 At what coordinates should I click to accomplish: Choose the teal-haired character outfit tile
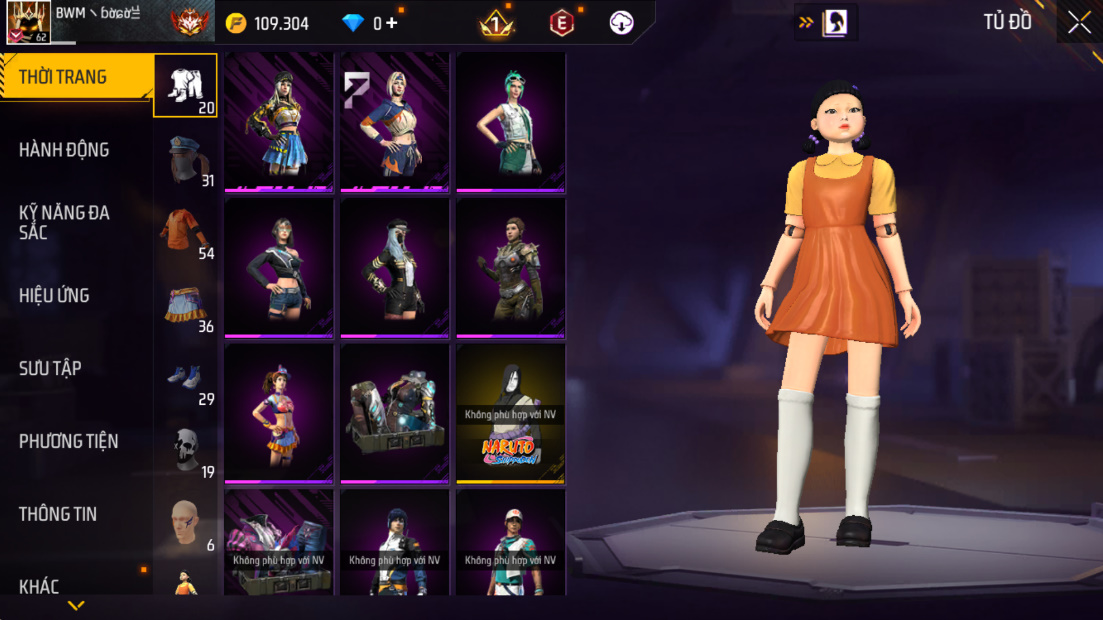[x=511, y=121]
